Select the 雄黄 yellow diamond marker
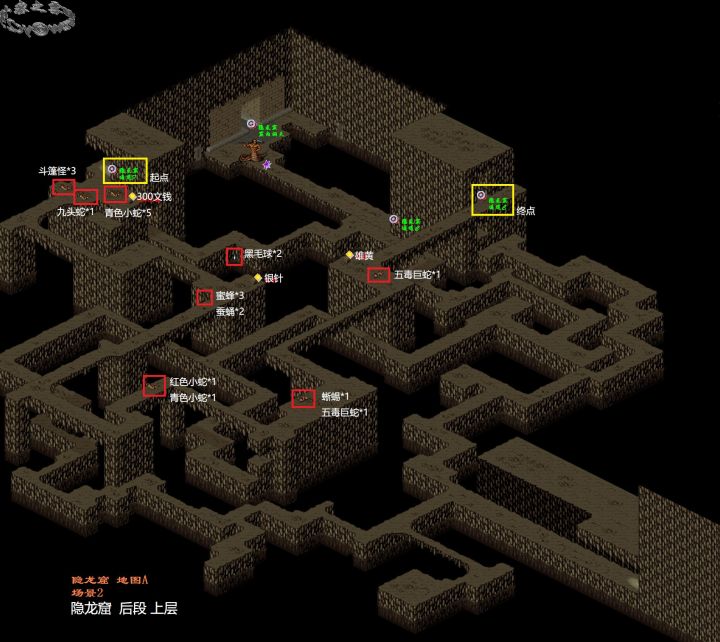This screenshot has width=720, height=642. (x=349, y=255)
